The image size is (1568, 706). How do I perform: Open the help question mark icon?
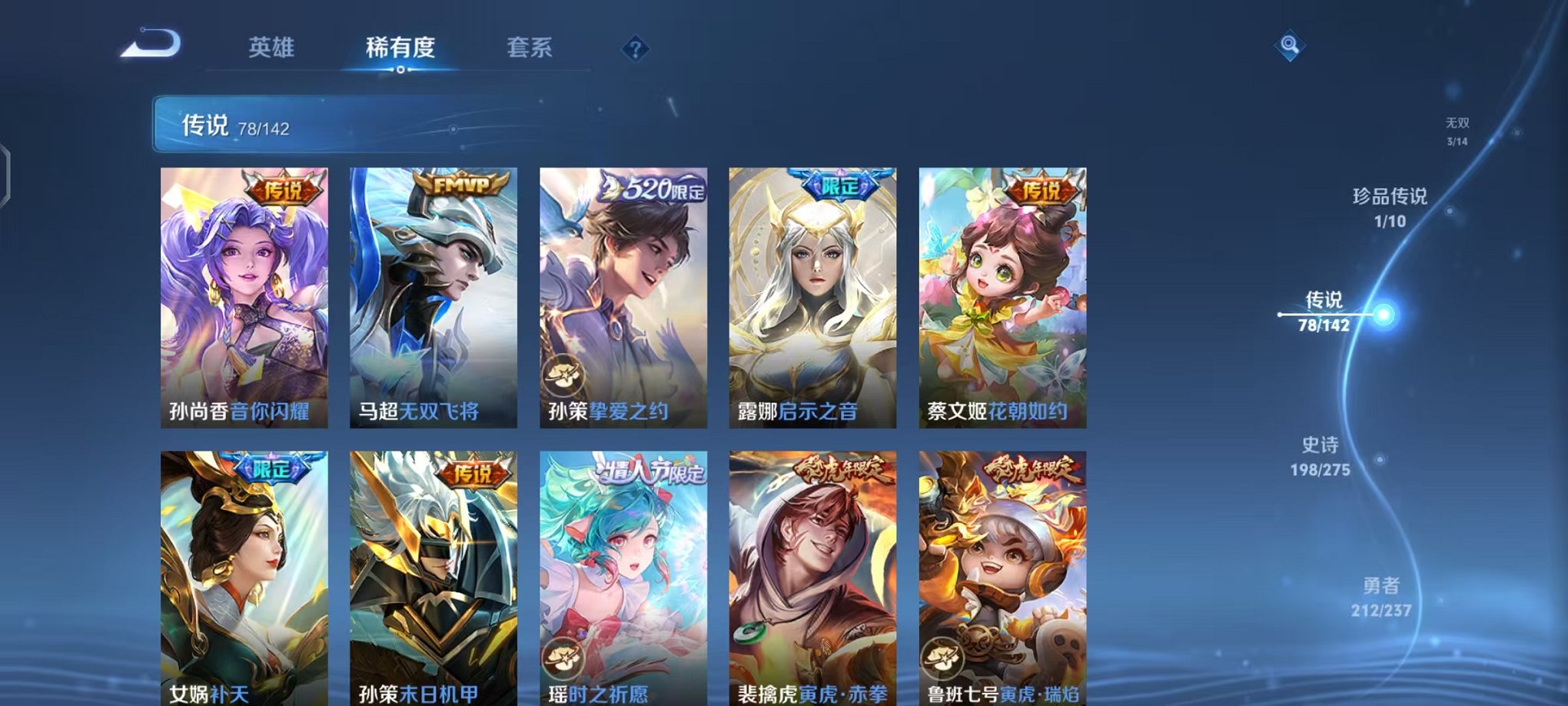click(x=635, y=49)
